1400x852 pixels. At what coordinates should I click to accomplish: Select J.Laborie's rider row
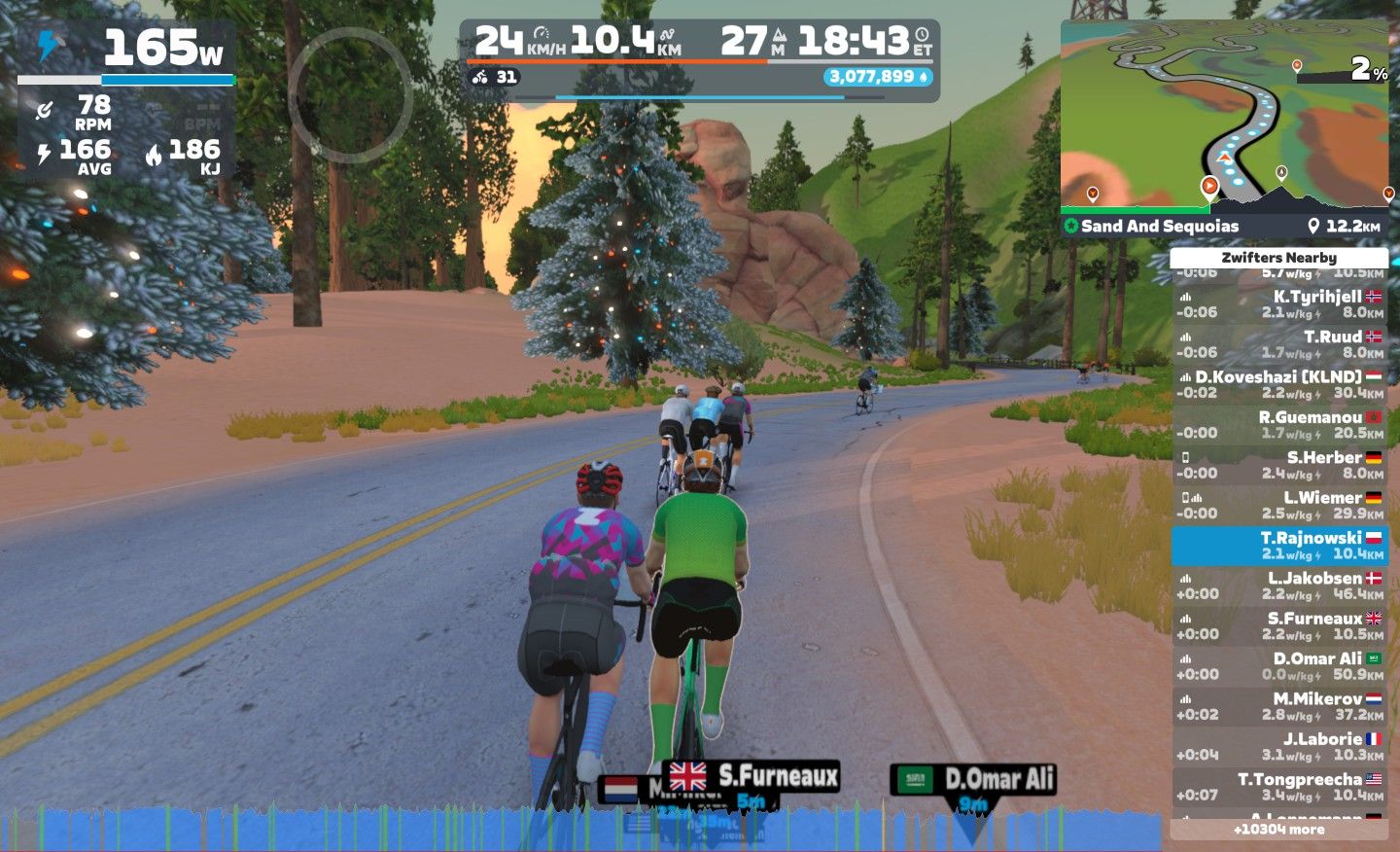pos(1278,746)
